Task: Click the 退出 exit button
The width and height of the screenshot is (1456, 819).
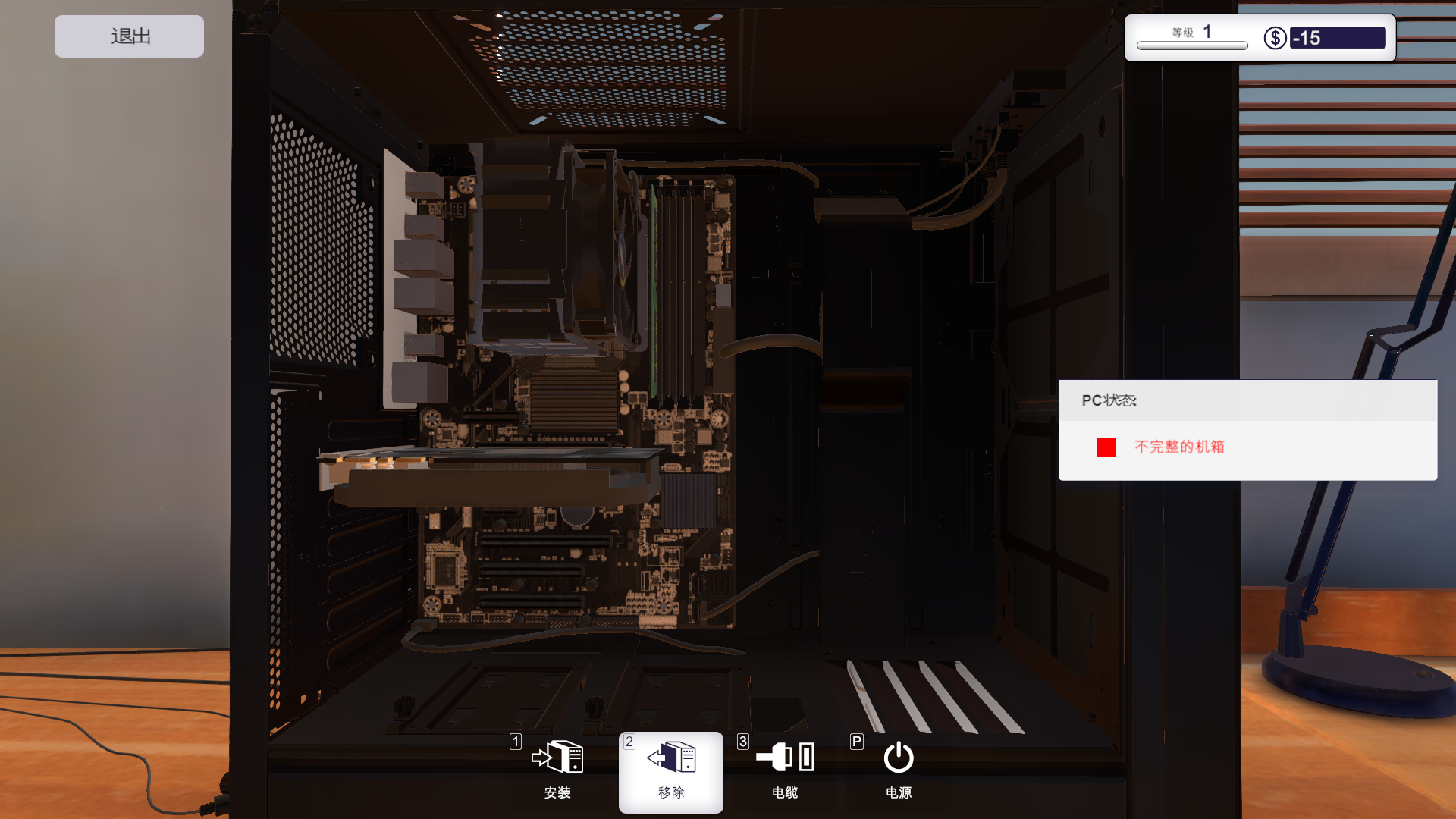Action: pyautogui.click(x=128, y=36)
